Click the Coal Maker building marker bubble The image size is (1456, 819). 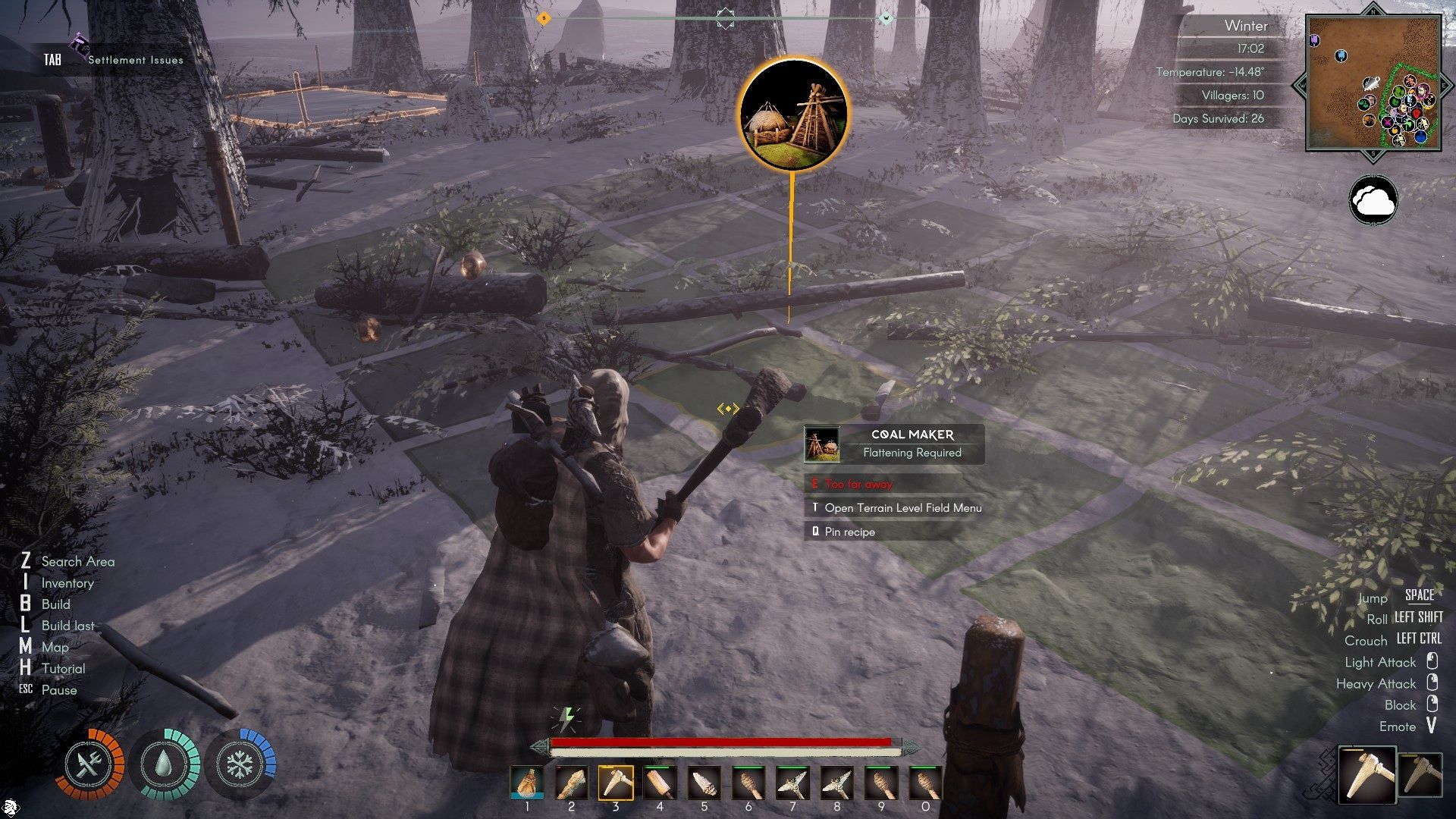click(792, 114)
